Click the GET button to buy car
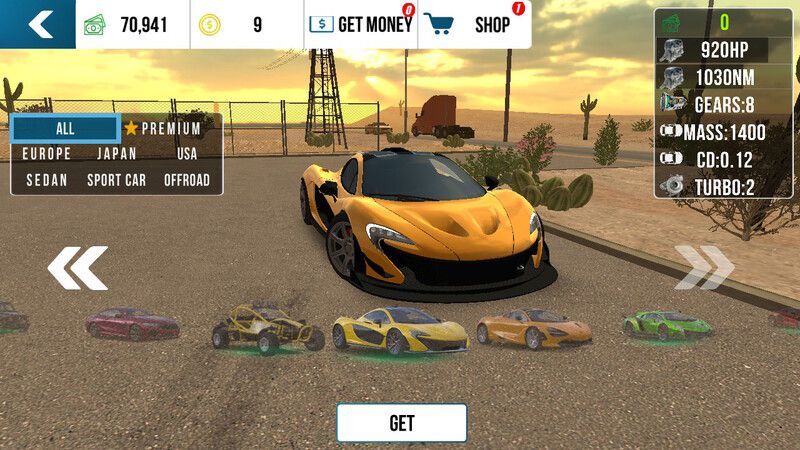800x450 pixels. coord(401,423)
